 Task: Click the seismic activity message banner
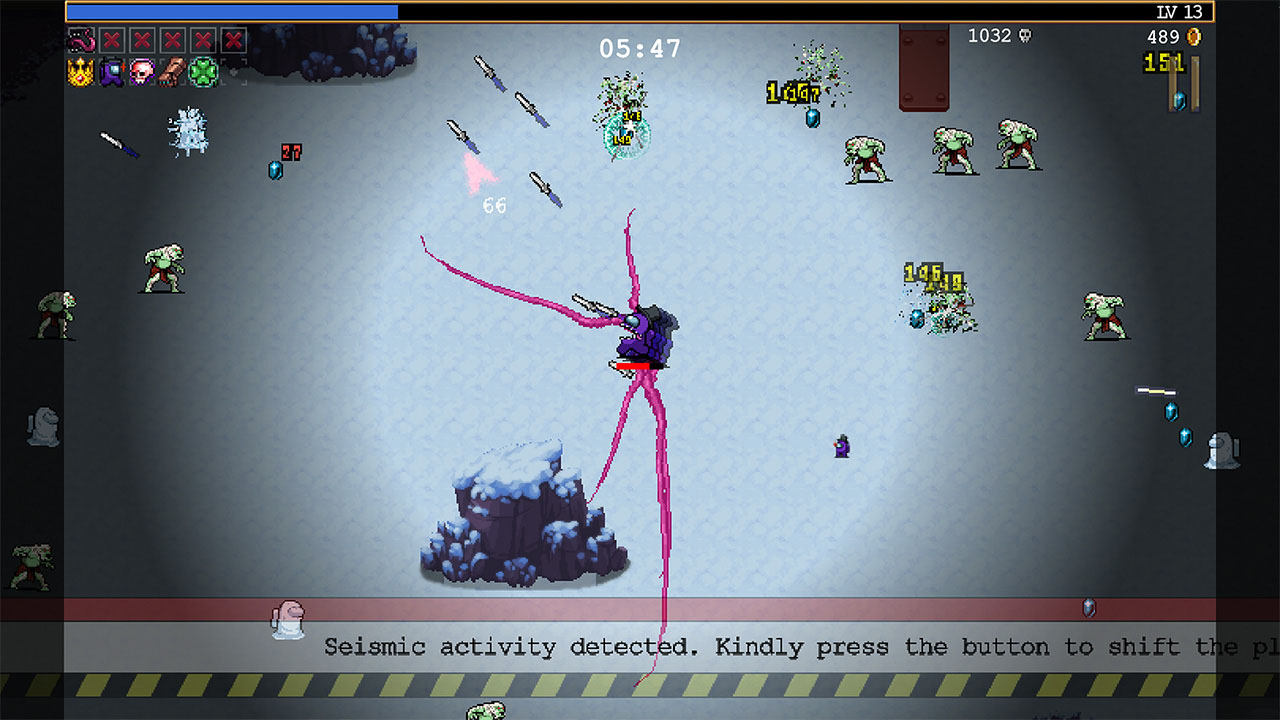click(640, 647)
